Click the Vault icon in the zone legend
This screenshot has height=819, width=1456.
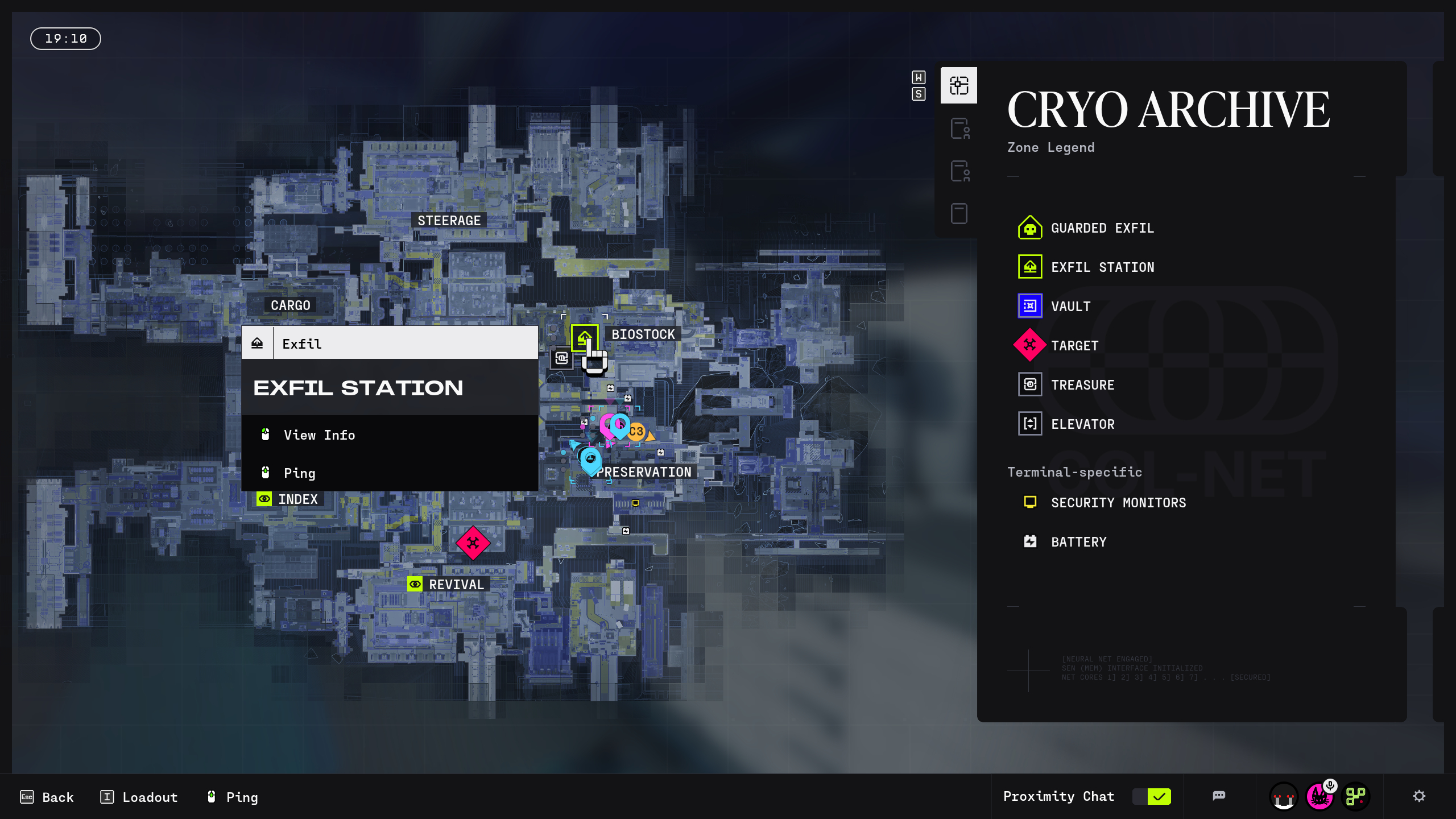(1029, 306)
